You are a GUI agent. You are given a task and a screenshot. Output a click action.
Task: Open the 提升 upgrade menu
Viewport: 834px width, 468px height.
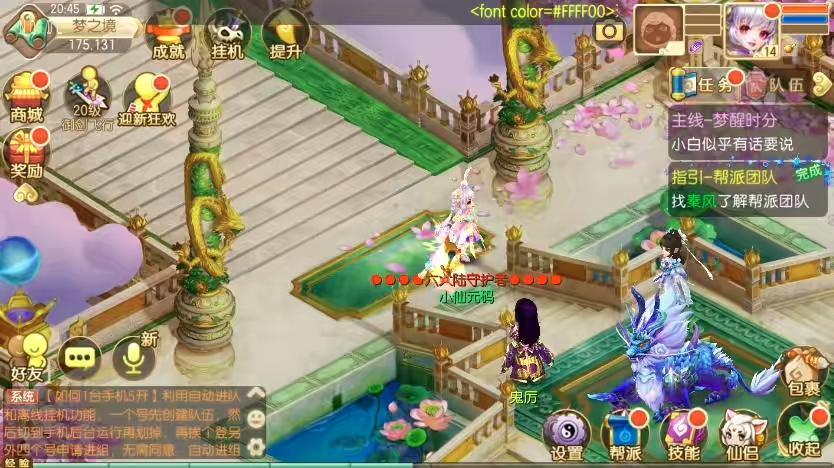point(287,33)
